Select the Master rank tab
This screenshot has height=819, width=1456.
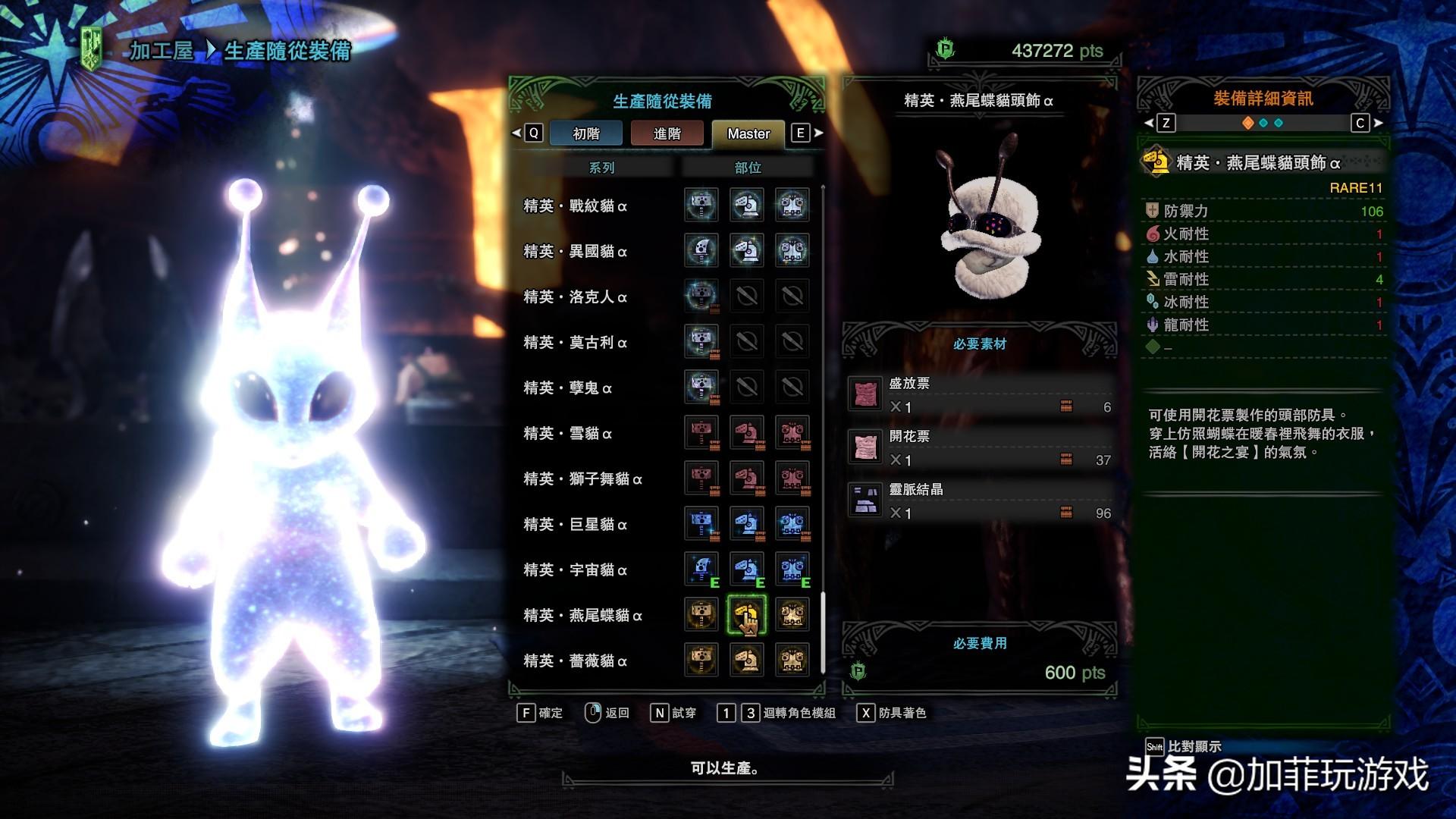coord(748,133)
